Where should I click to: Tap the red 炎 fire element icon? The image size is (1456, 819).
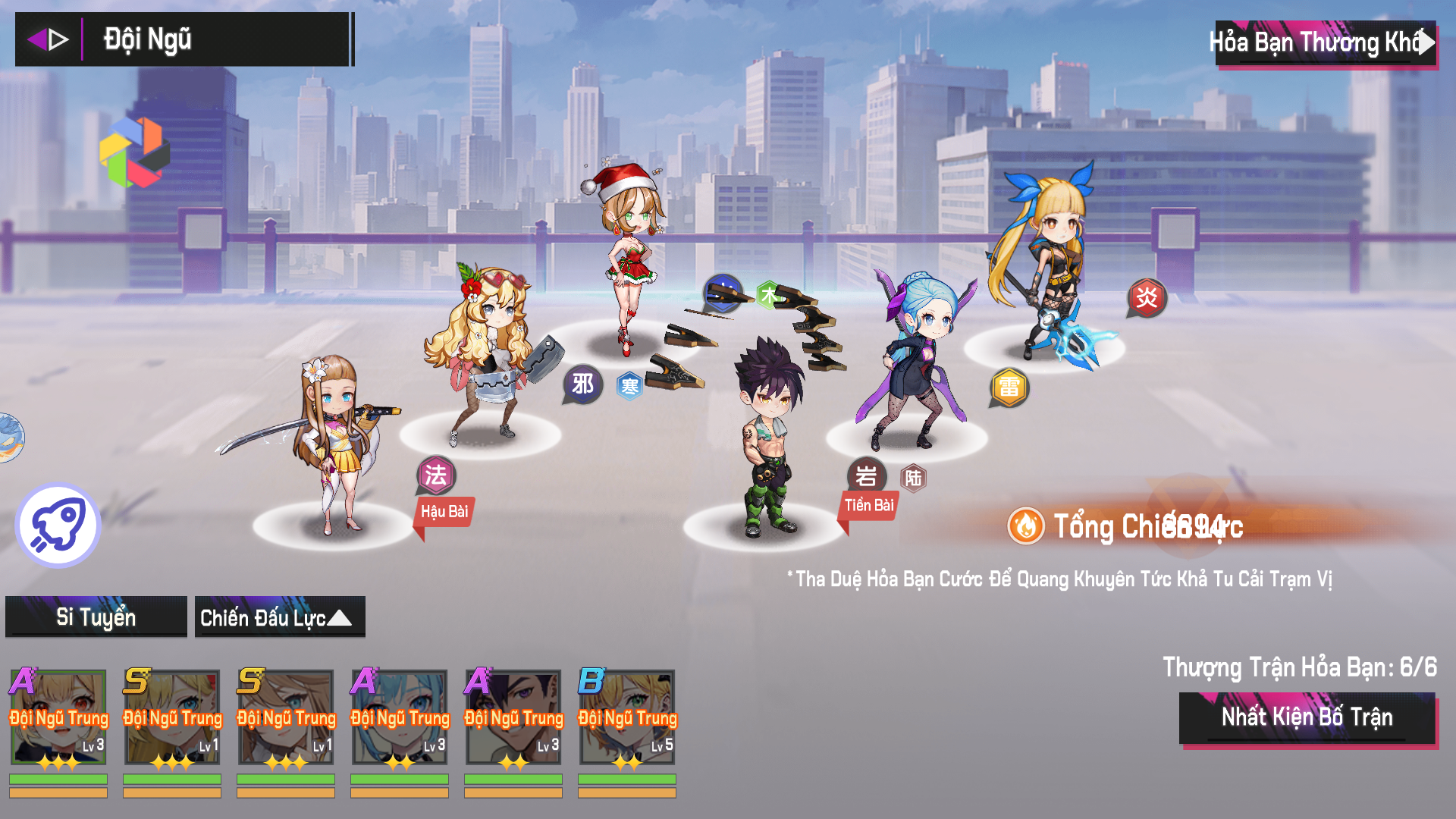pos(1147,297)
